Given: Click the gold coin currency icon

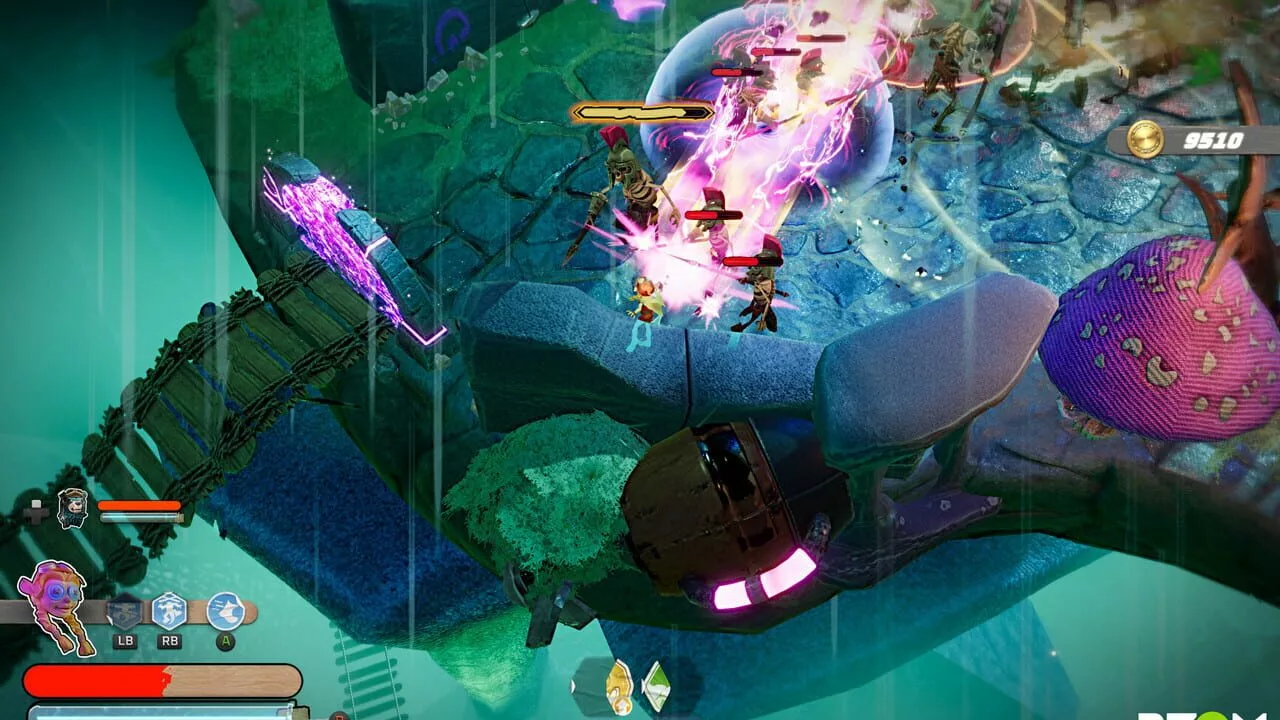Looking at the screenshot, I should point(1145,140).
